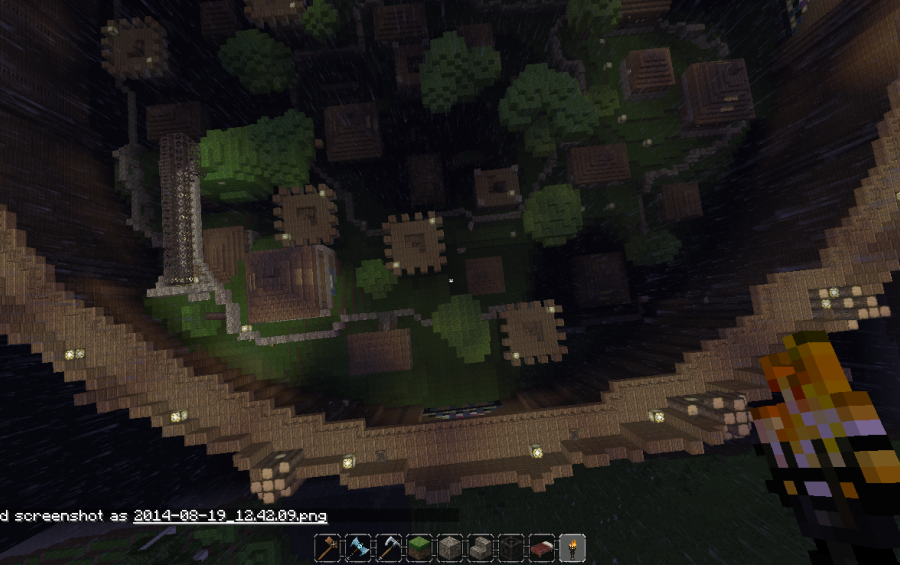This screenshot has height=565, width=900.
Task: Choose the double-bladed battle axe slot
Action: [x=359, y=548]
